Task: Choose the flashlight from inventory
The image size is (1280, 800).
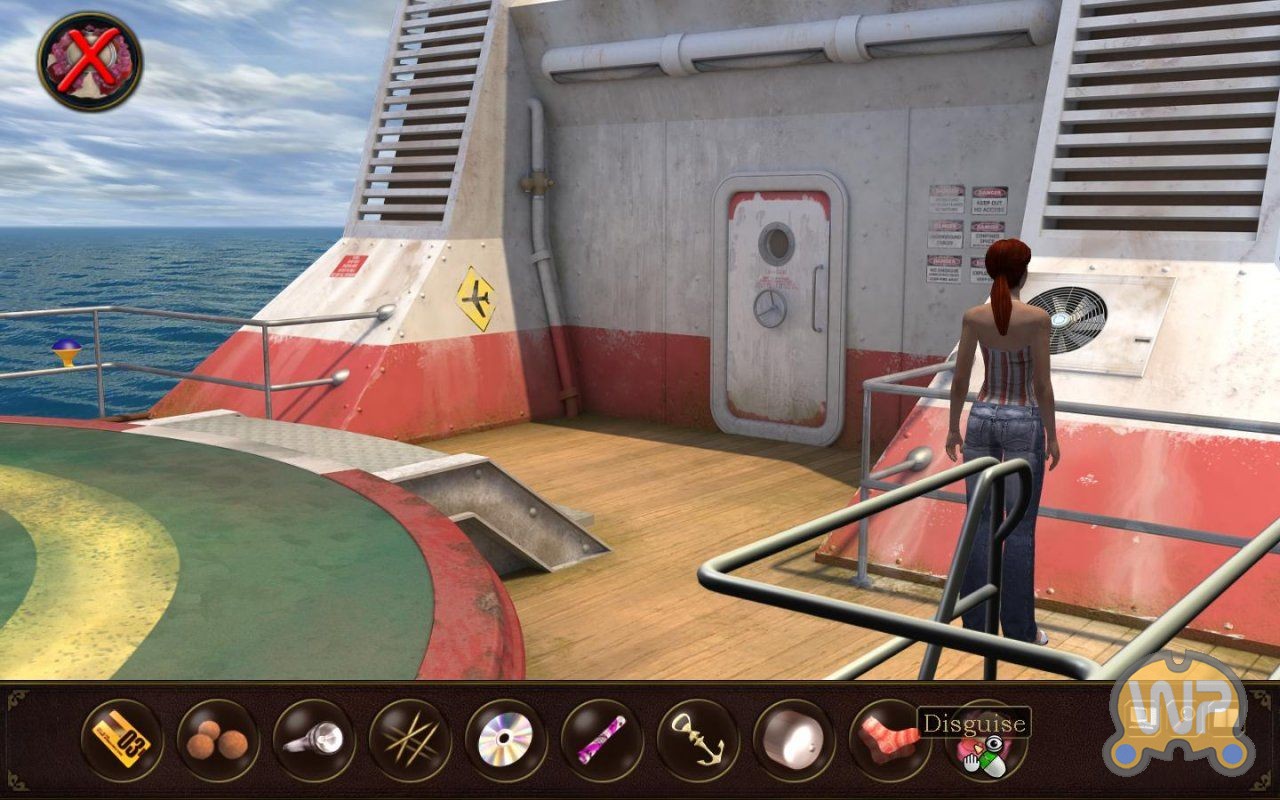Action: click(313, 740)
